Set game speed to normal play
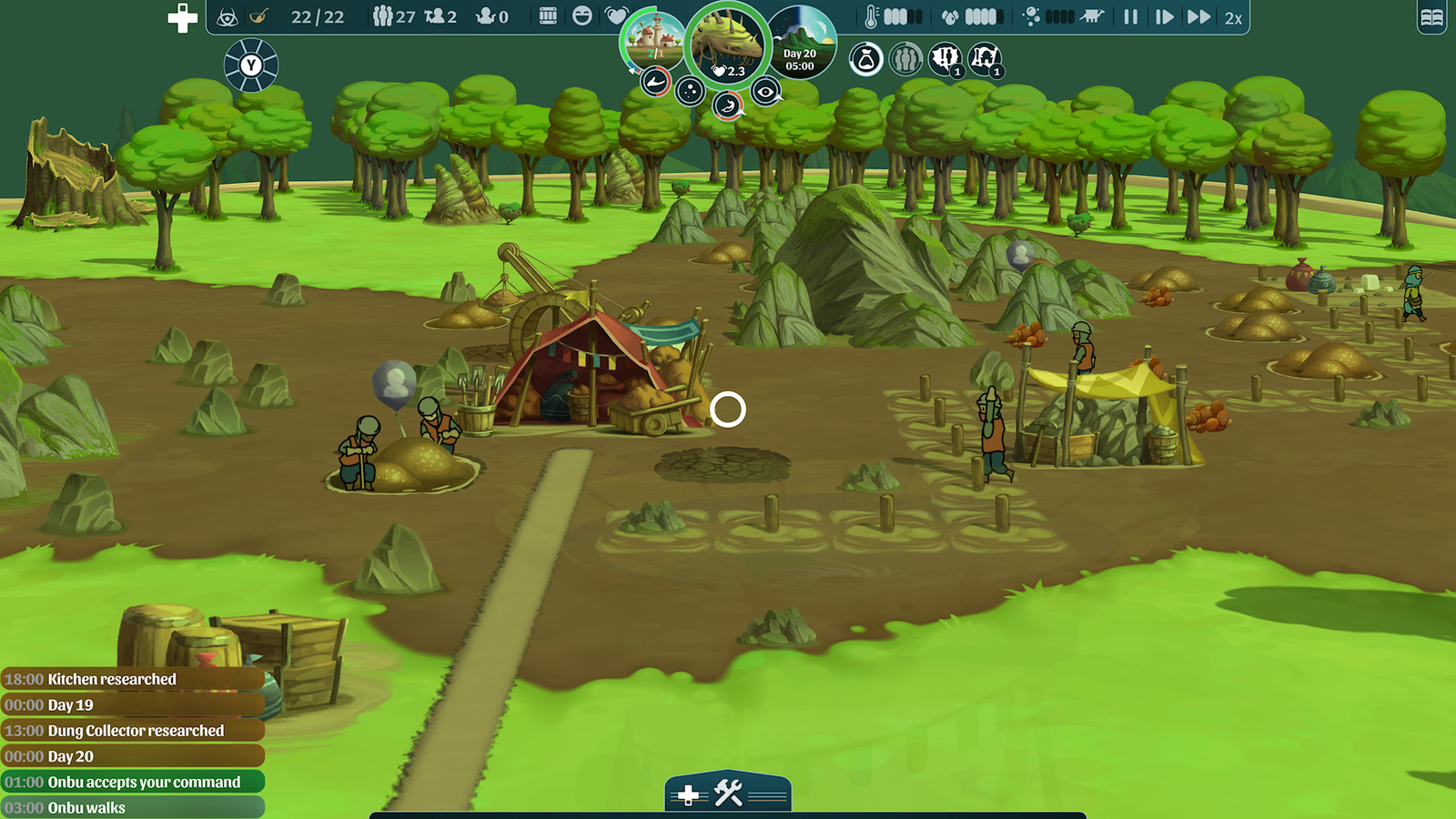The height and width of the screenshot is (819, 1456). click(1164, 16)
